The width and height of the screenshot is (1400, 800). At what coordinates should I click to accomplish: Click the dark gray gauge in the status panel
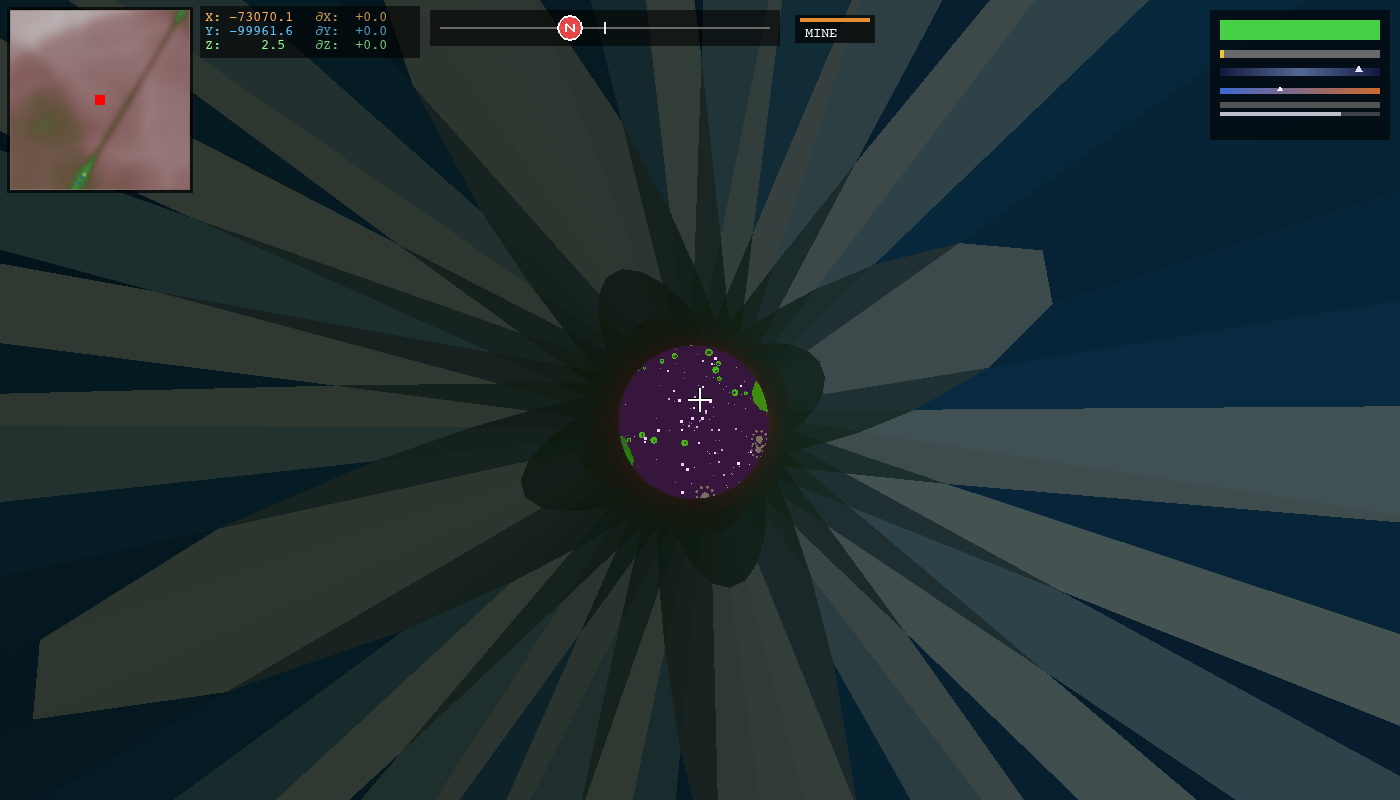tap(1299, 104)
